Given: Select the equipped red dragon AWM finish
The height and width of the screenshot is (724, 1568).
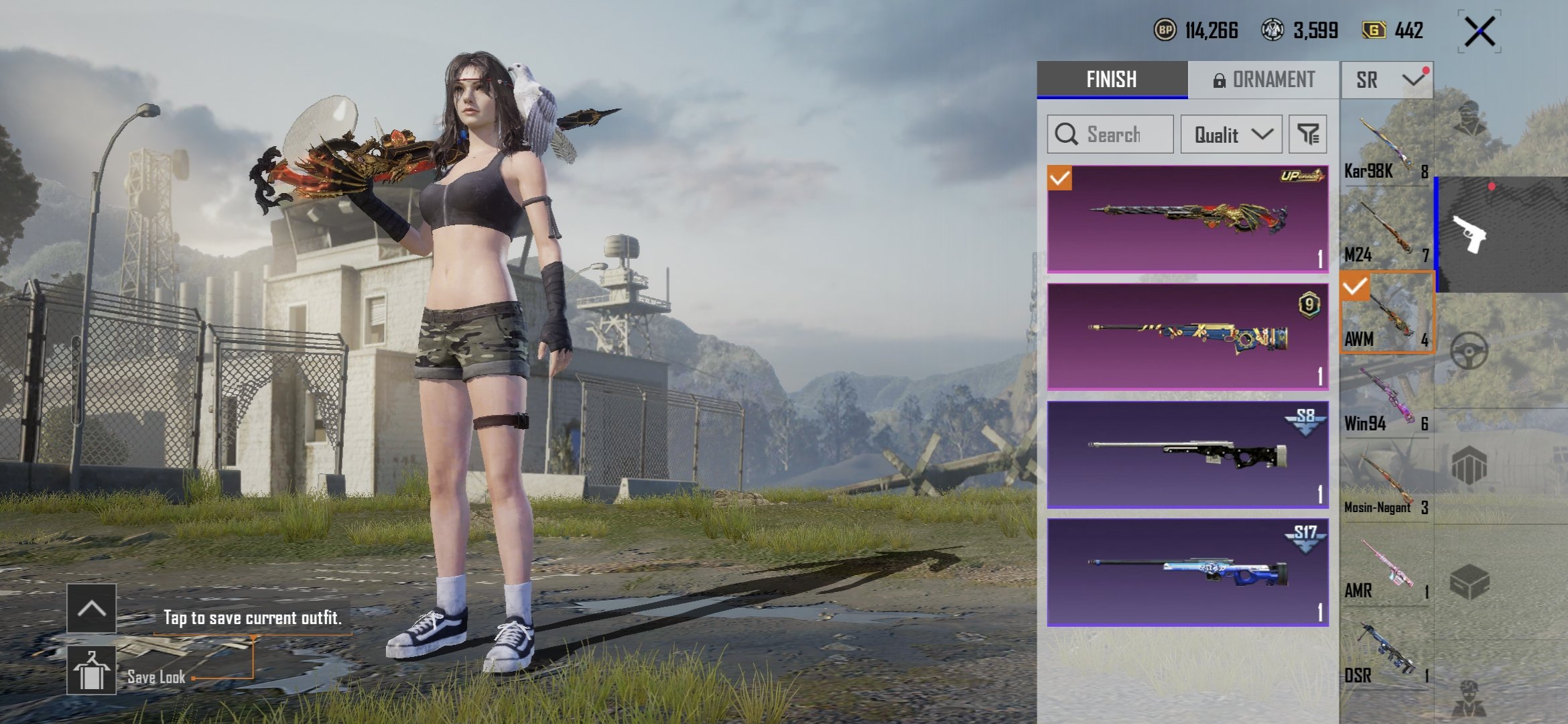Looking at the screenshot, I should pos(1187,219).
